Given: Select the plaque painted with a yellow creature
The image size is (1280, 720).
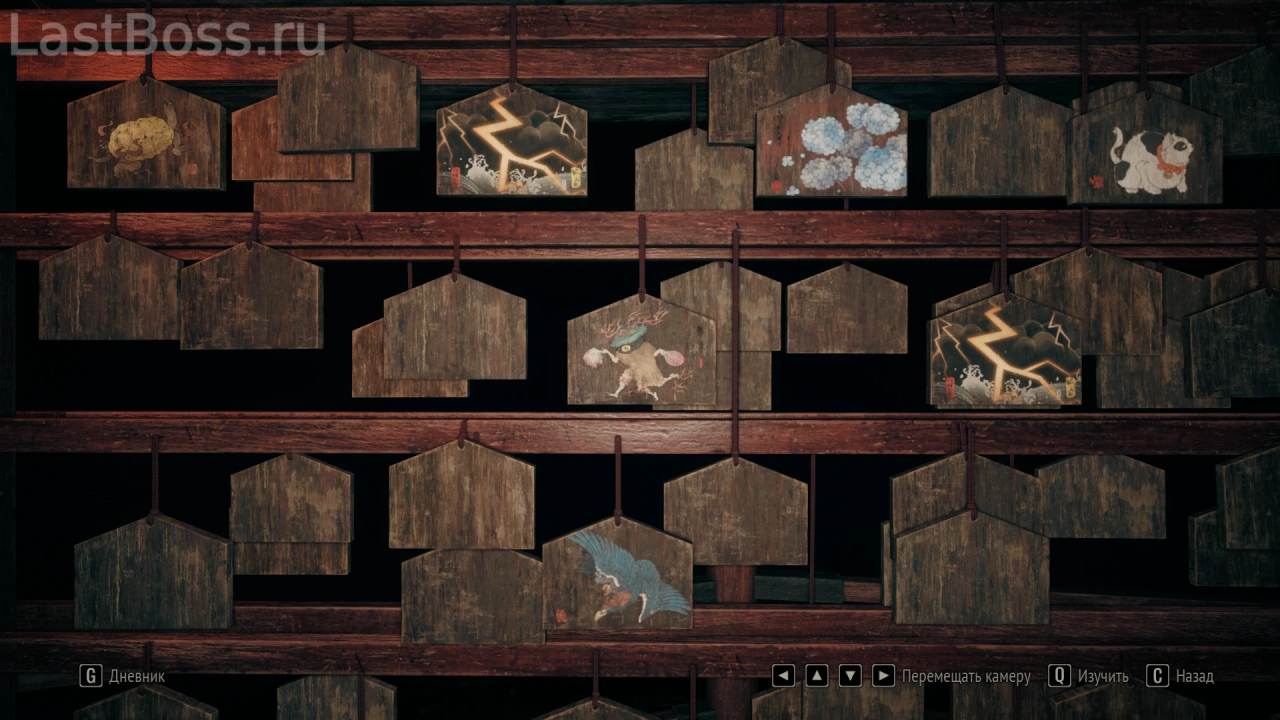Looking at the screenshot, I should (x=144, y=140).
